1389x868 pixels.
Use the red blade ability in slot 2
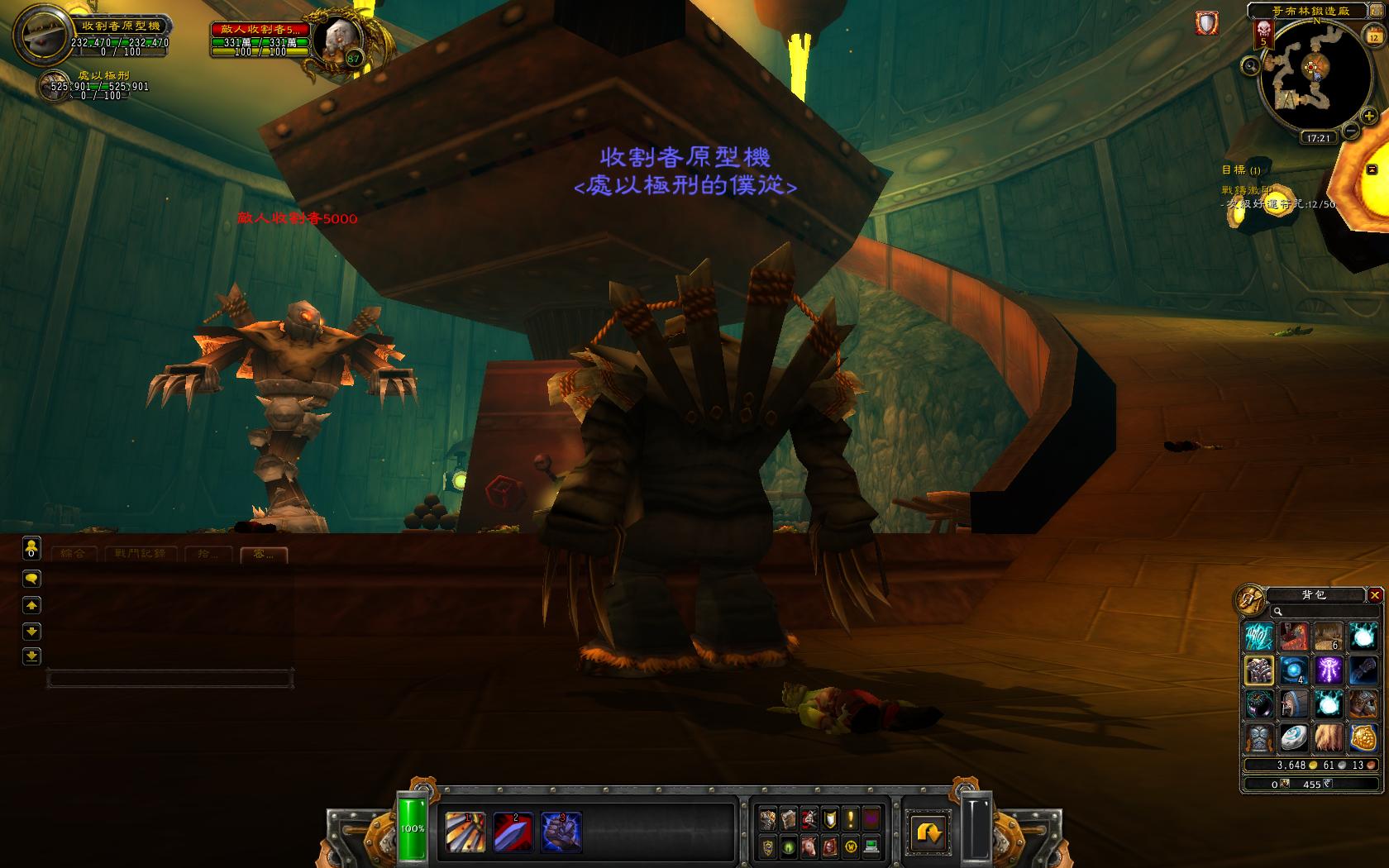click(x=513, y=831)
